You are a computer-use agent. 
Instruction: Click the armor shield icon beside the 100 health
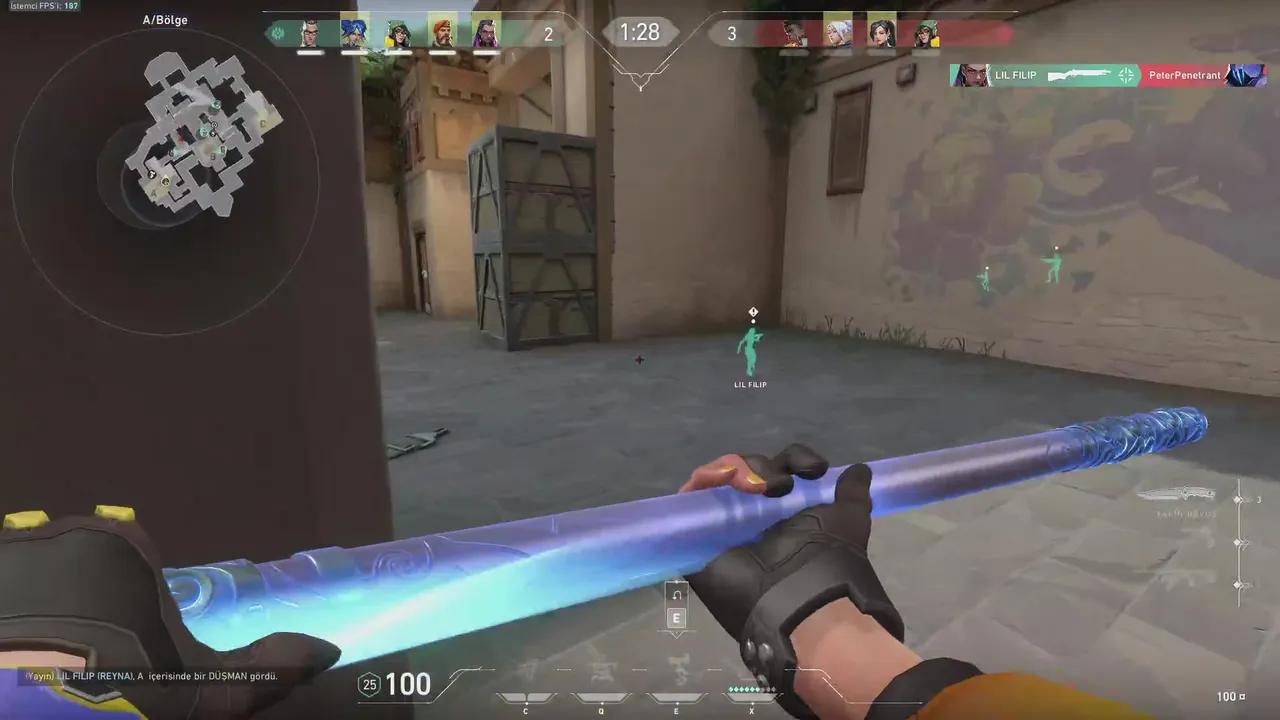click(x=369, y=684)
